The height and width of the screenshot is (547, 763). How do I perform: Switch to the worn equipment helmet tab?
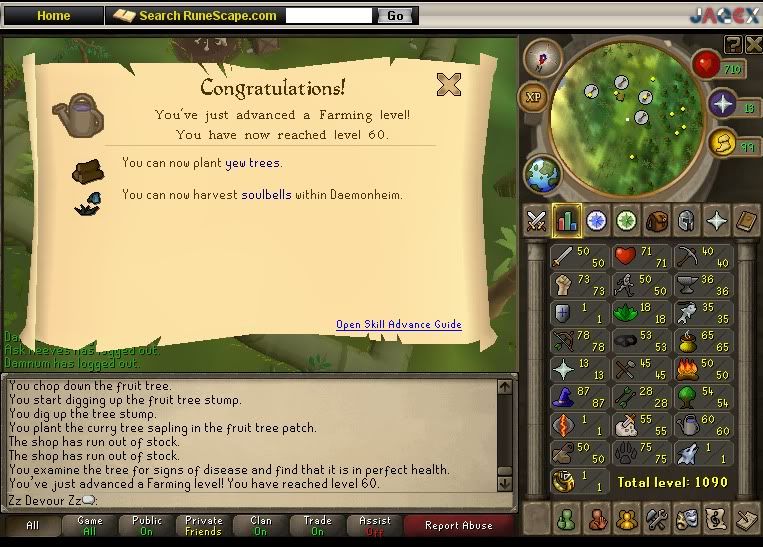point(686,221)
